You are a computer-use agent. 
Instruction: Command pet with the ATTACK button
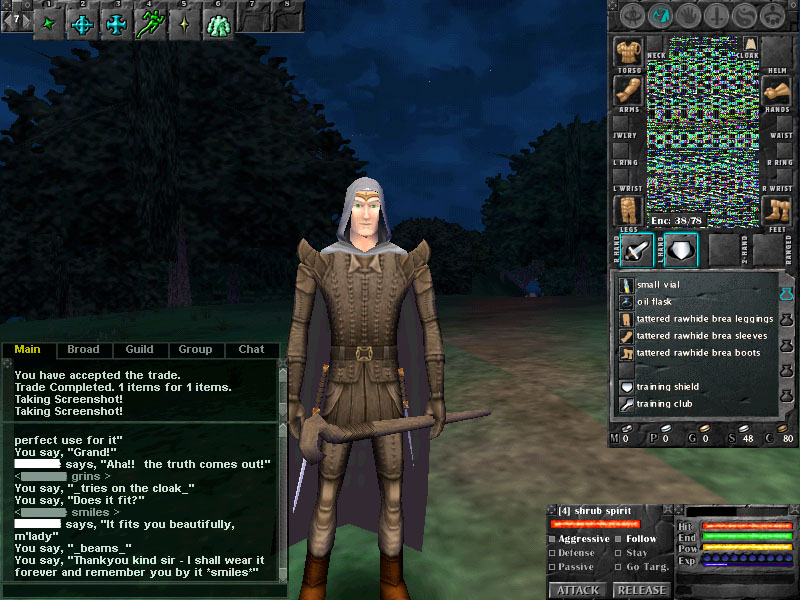pyautogui.click(x=578, y=590)
